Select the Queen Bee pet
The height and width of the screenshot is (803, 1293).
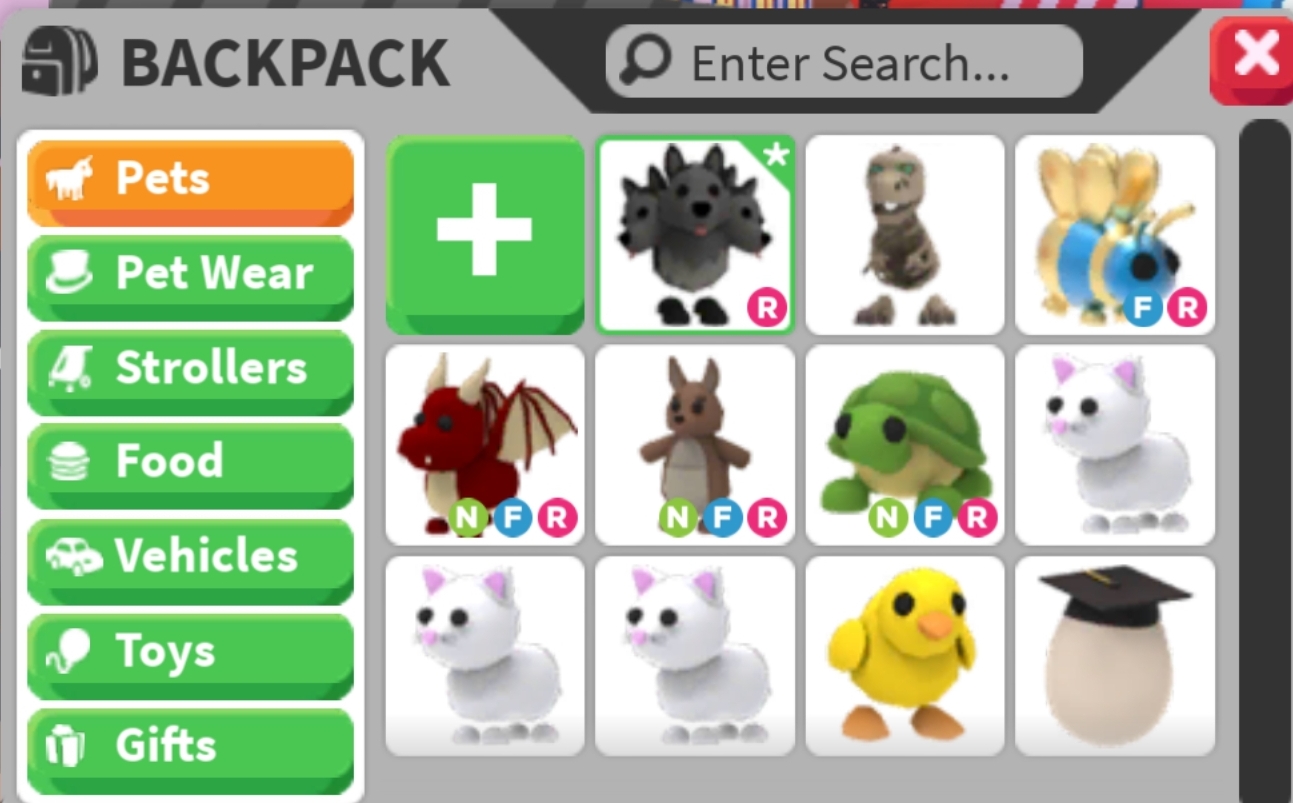pos(1113,233)
